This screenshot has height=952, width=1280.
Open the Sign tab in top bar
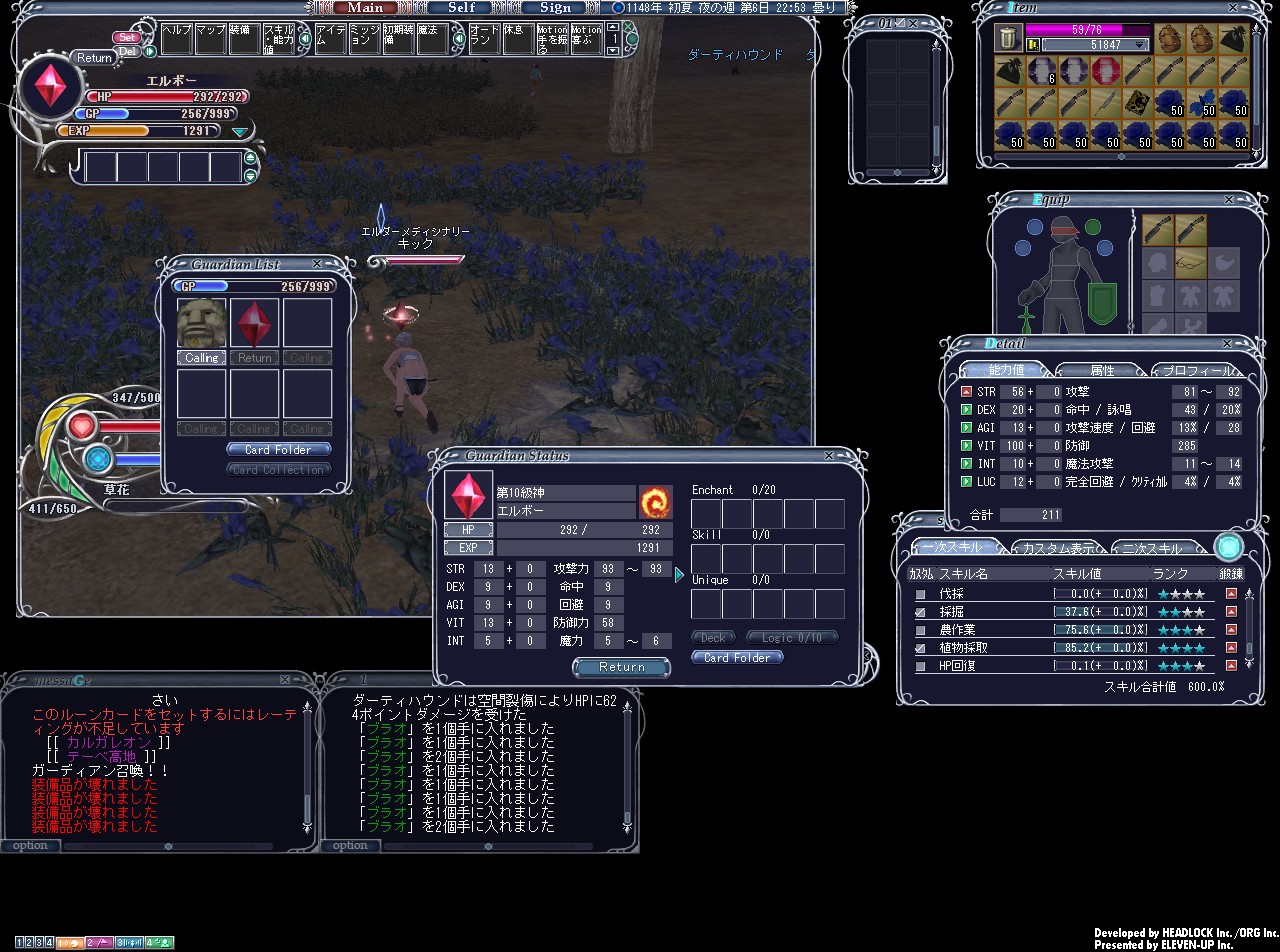tap(555, 7)
